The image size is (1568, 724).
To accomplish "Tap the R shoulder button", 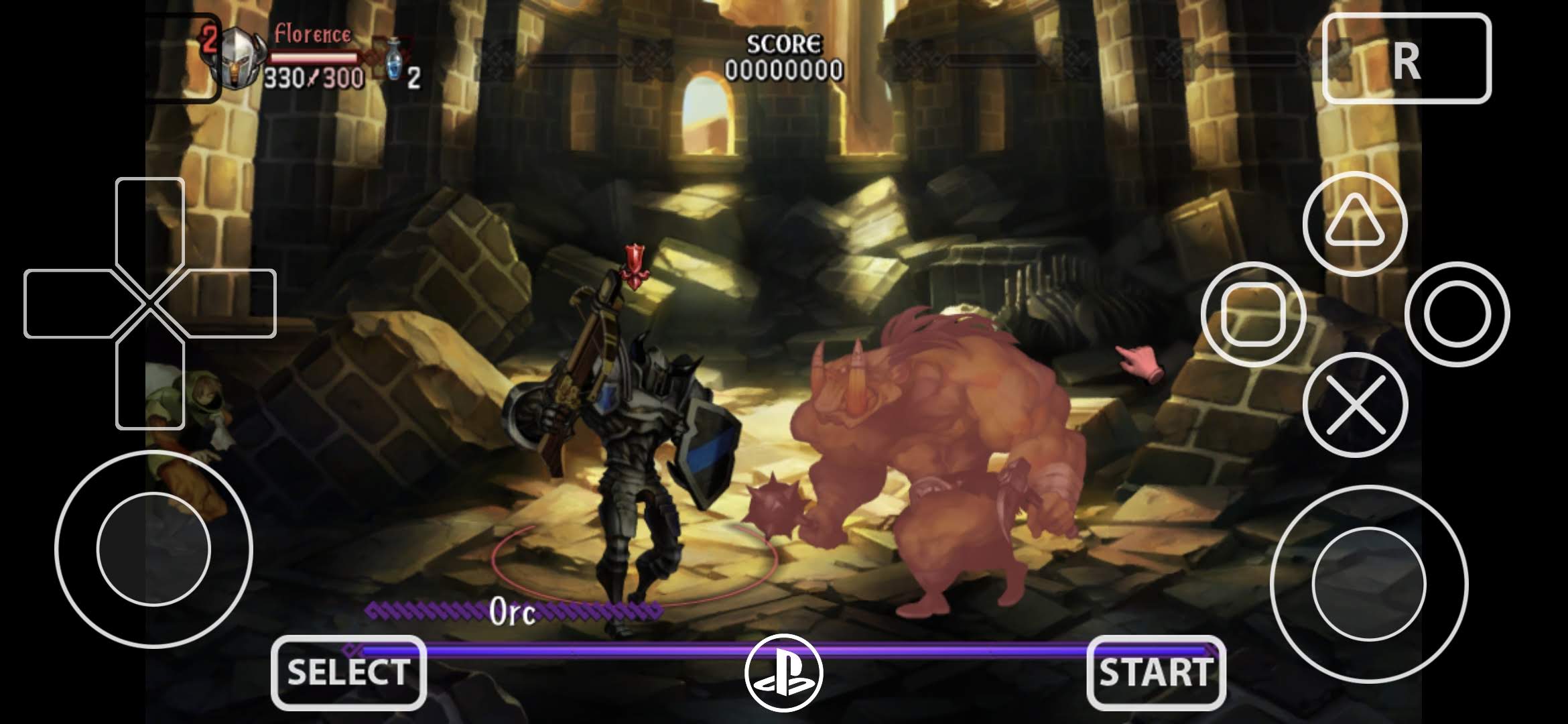I will click(1407, 59).
